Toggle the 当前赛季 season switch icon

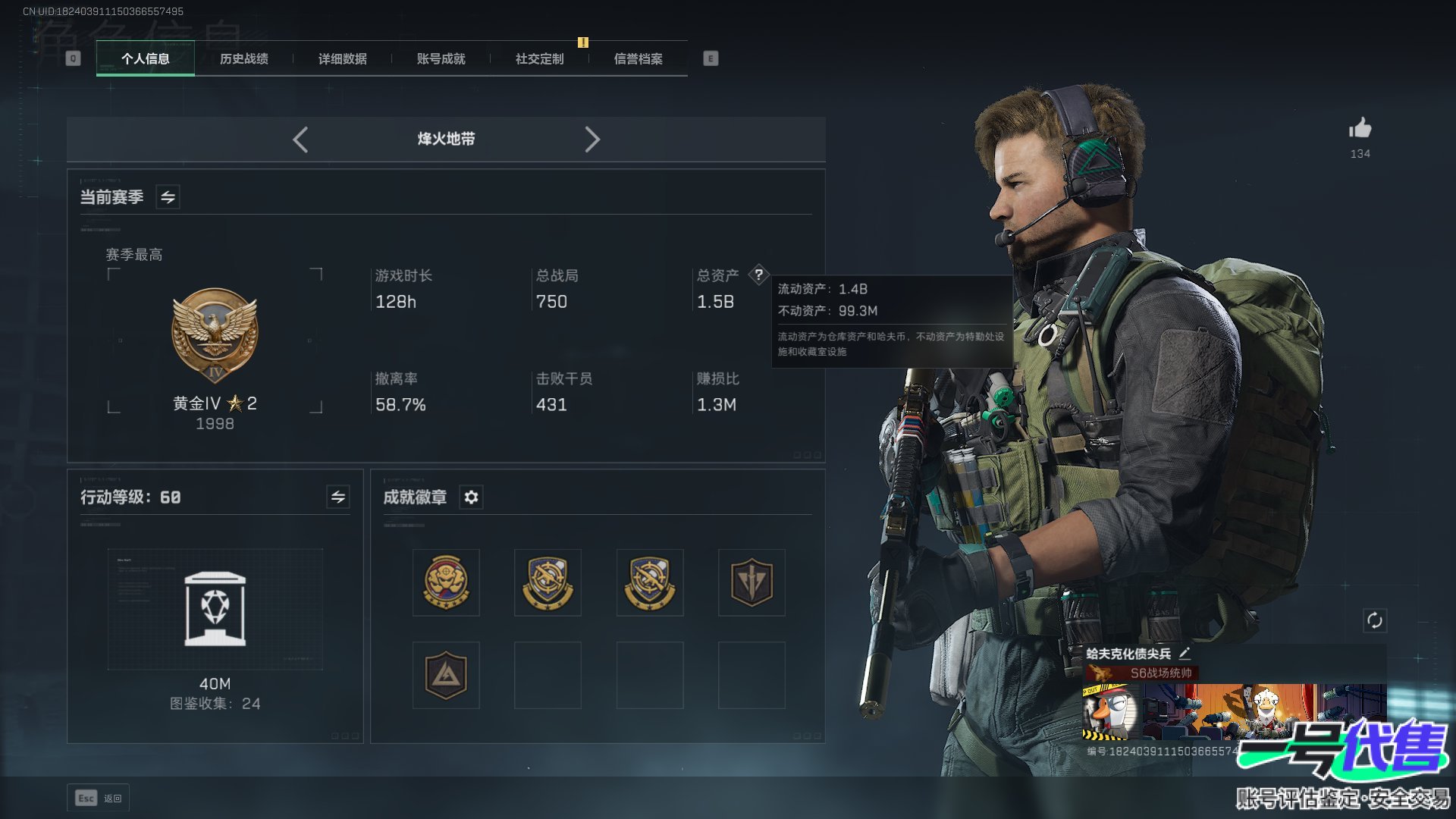point(168,197)
